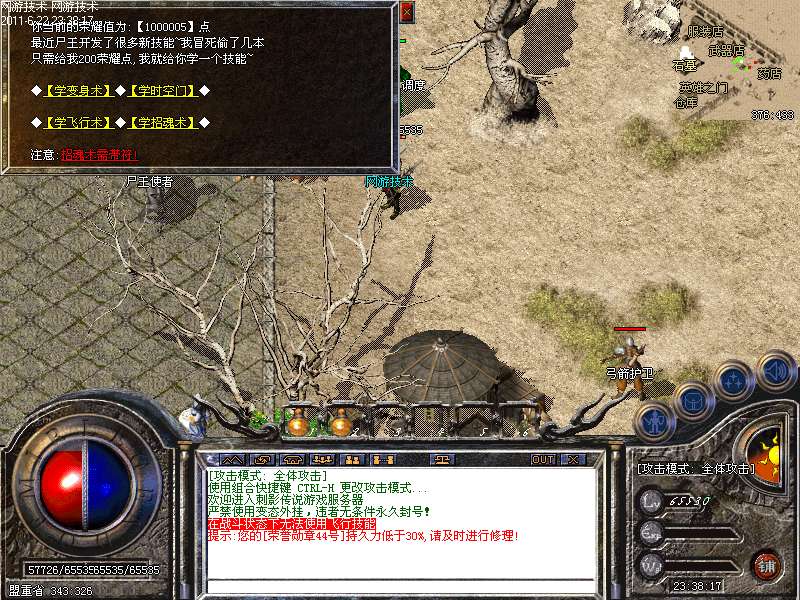Click the 仓库 label on minimap

686,102
